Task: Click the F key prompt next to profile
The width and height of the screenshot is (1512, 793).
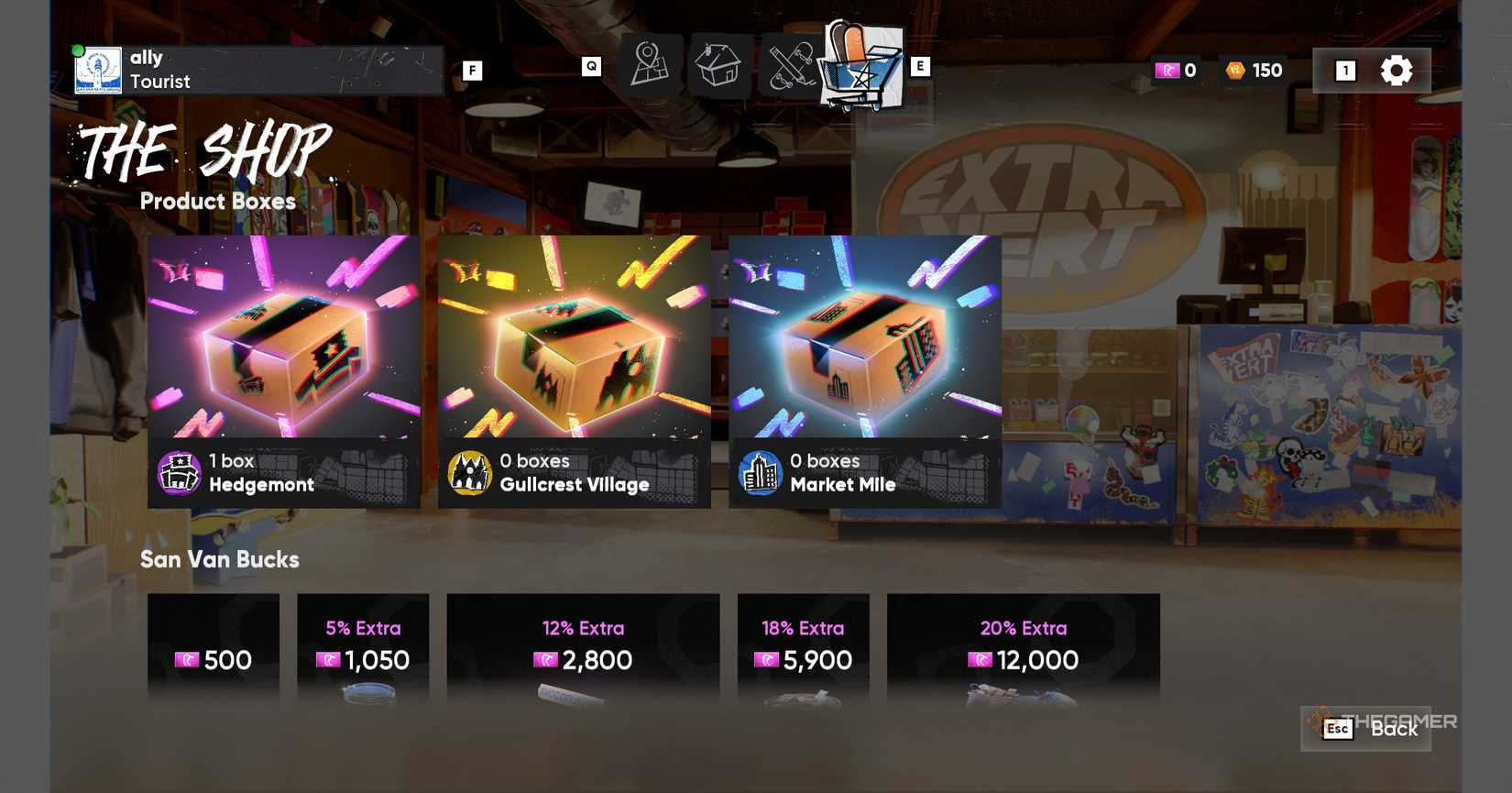Action: coord(473,69)
